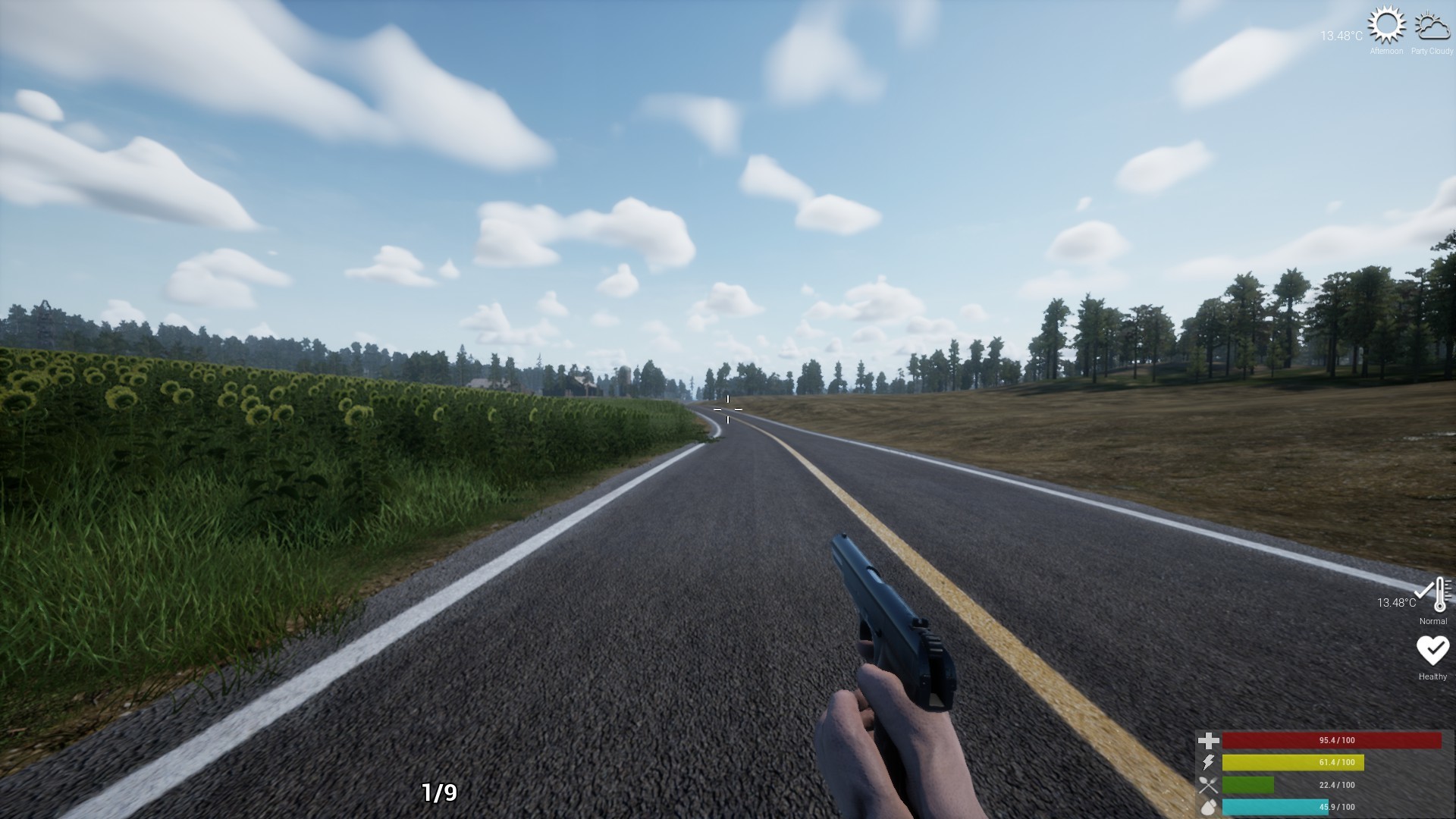Click the Party Cloudy weather label
Screen dimensions: 1456x819
click(x=1432, y=52)
